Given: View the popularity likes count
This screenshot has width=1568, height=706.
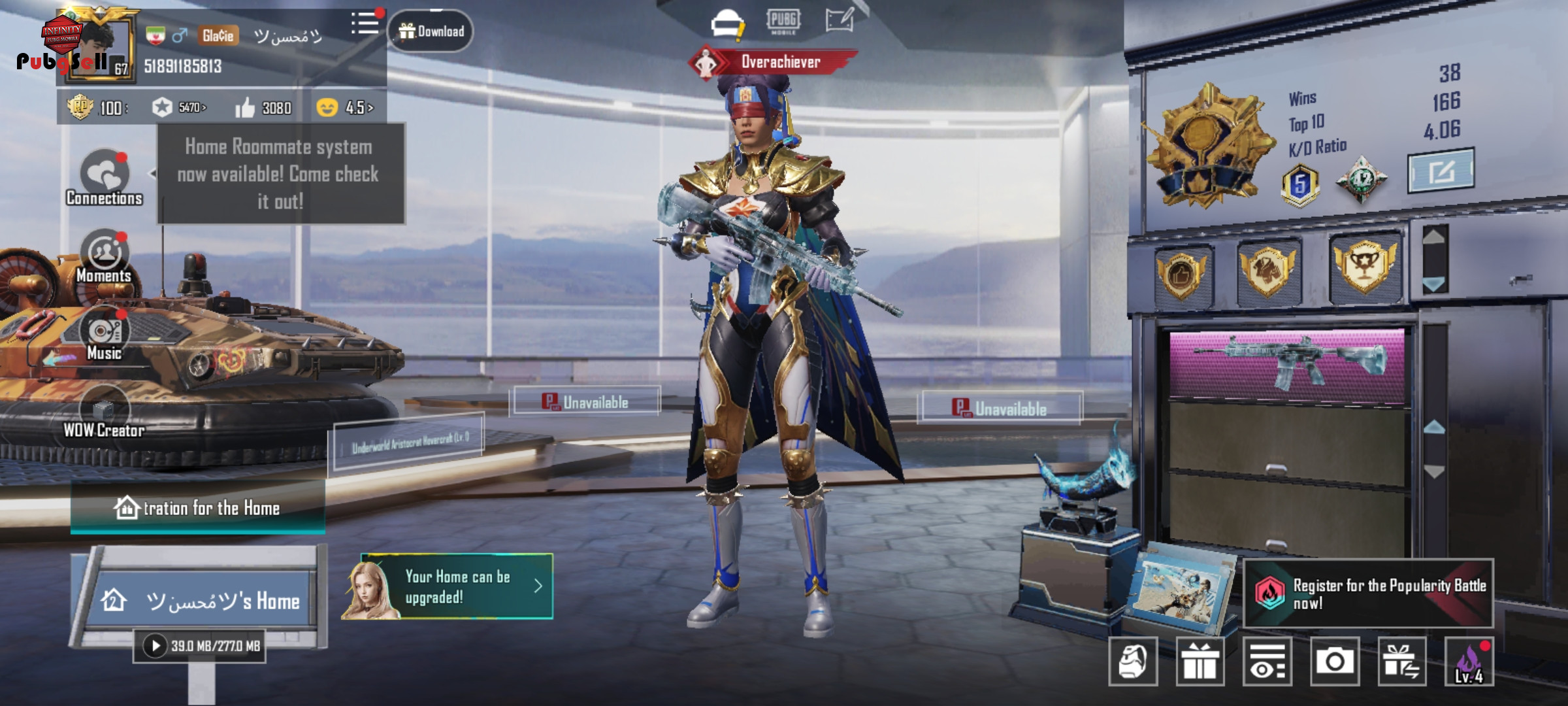Looking at the screenshot, I should click(264, 108).
